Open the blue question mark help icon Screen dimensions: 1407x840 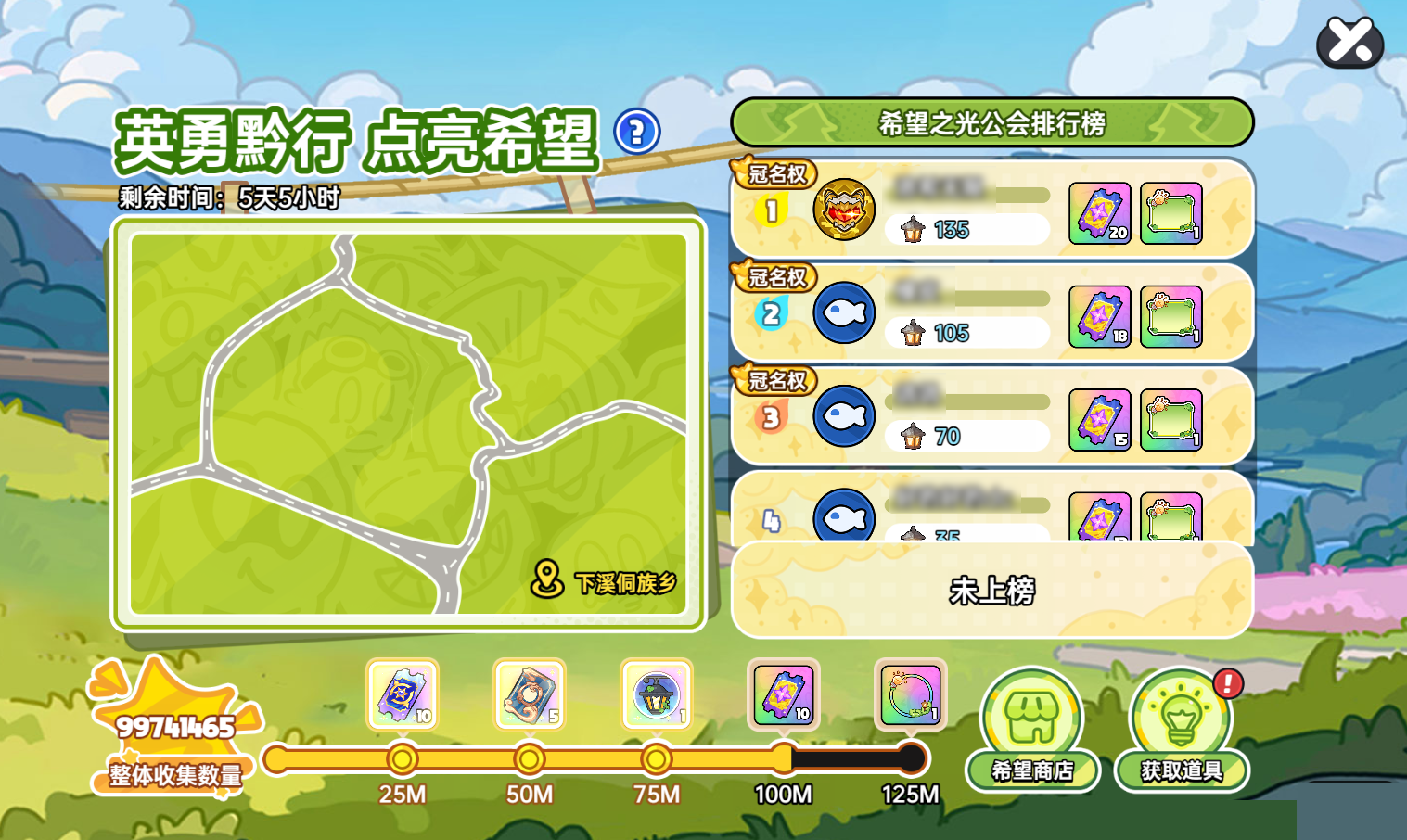pos(634,134)
